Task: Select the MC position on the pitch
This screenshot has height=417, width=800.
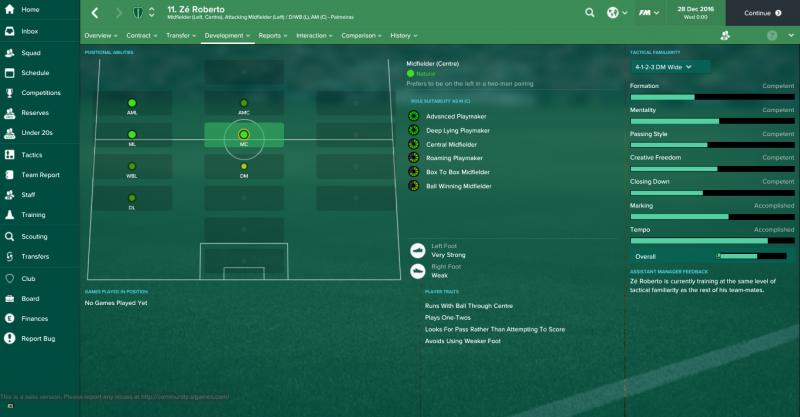Action: pos(243,134)
